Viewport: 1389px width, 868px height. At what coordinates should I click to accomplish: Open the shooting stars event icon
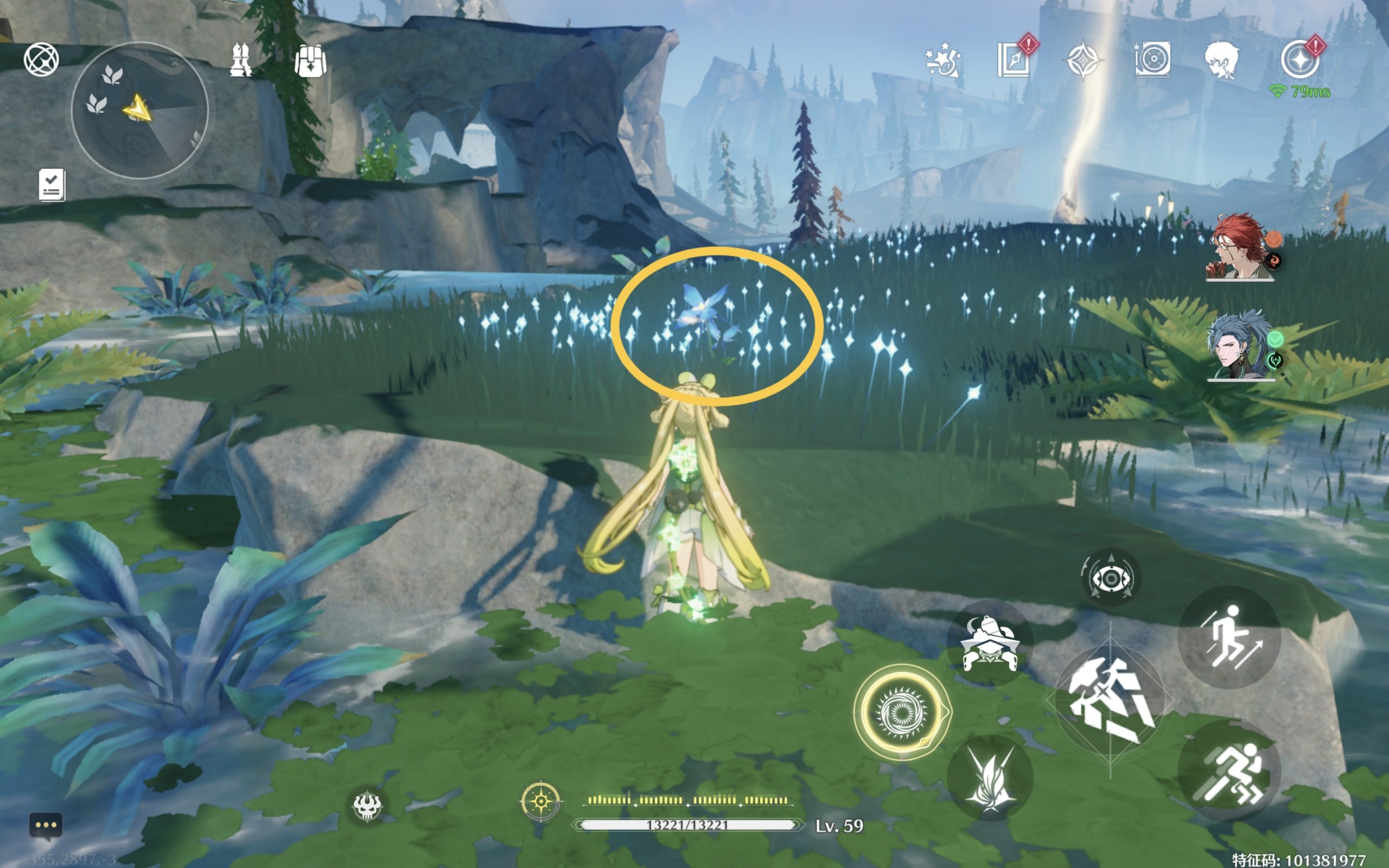click(942, 60)
